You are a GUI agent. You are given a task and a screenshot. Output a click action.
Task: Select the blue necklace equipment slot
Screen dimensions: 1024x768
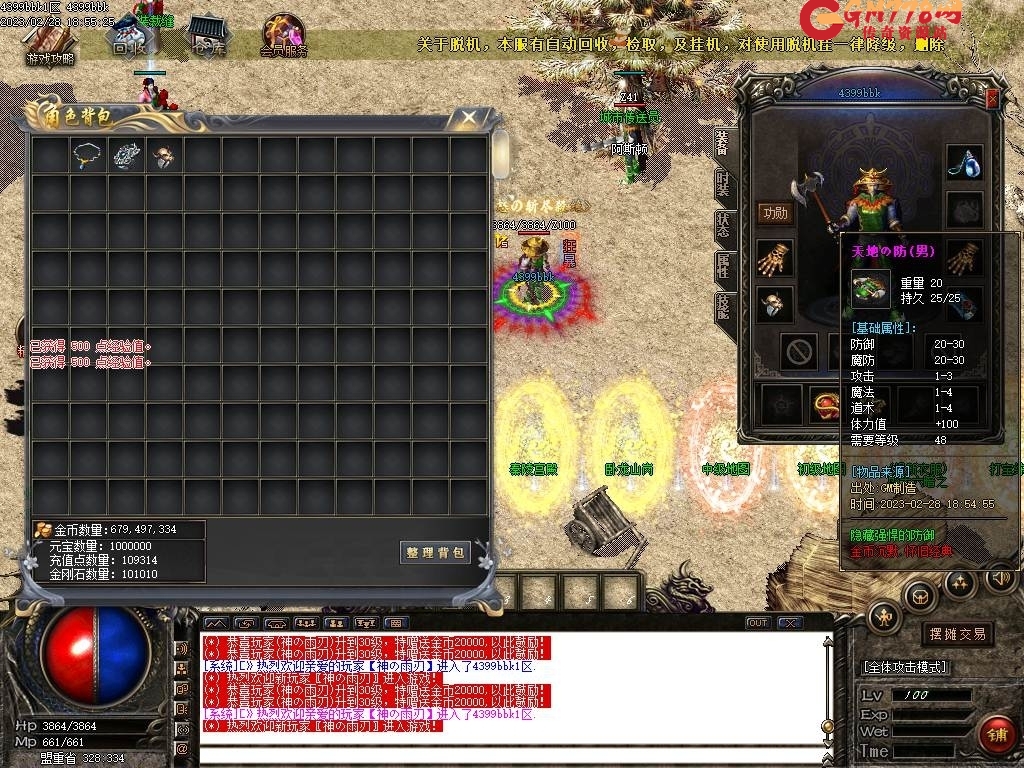[x=964, y=162]
